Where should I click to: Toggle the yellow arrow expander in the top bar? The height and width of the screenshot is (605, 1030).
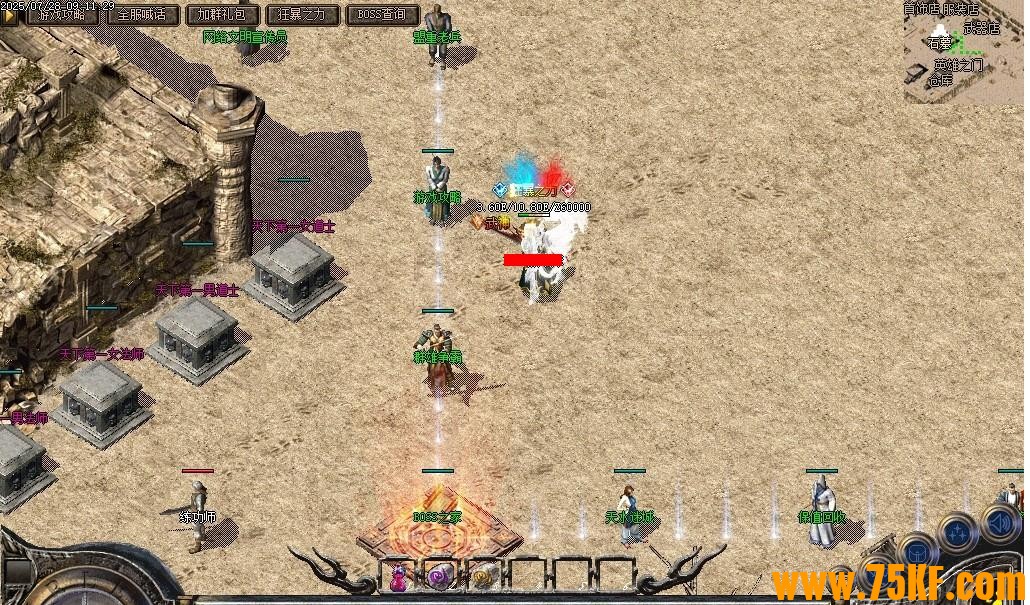click(10, 16)
